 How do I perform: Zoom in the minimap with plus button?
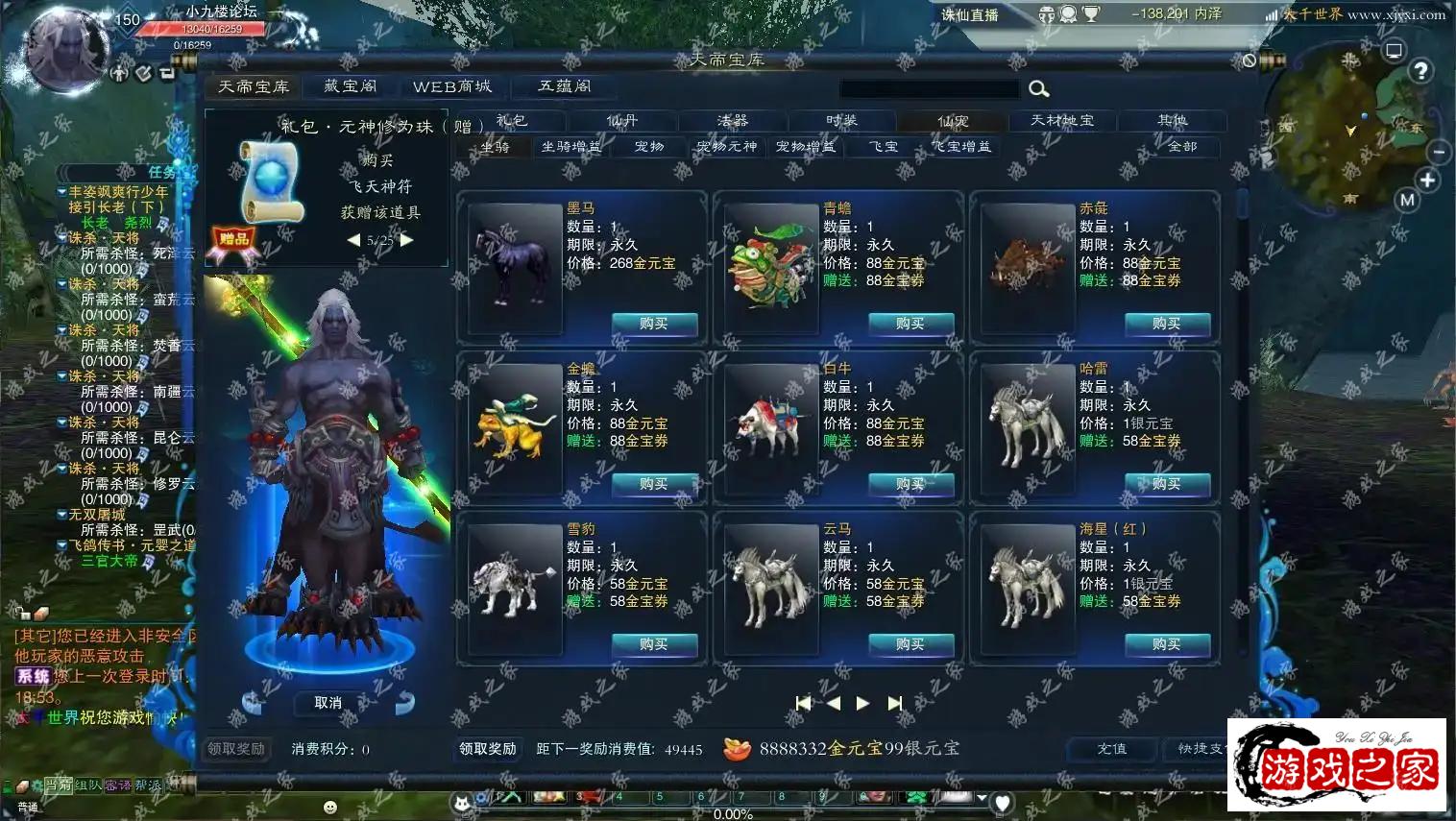[1427, 181]
